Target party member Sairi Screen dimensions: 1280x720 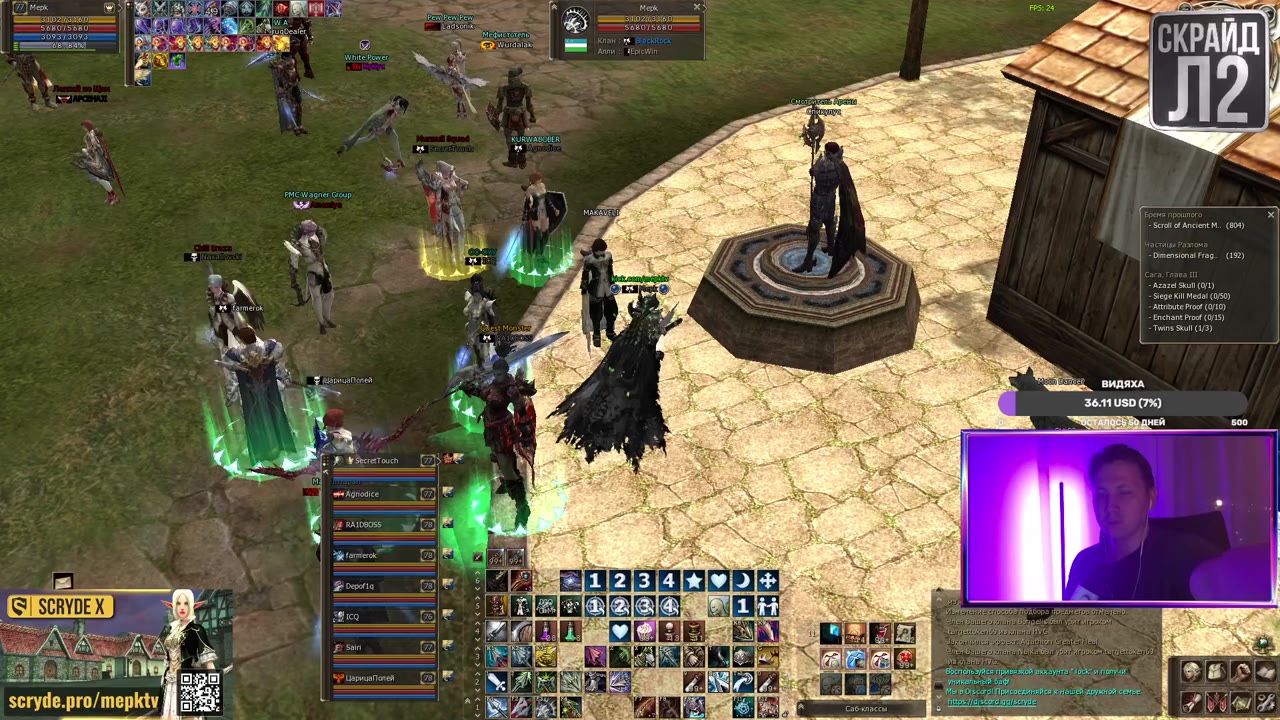click(x=354, y=648)
